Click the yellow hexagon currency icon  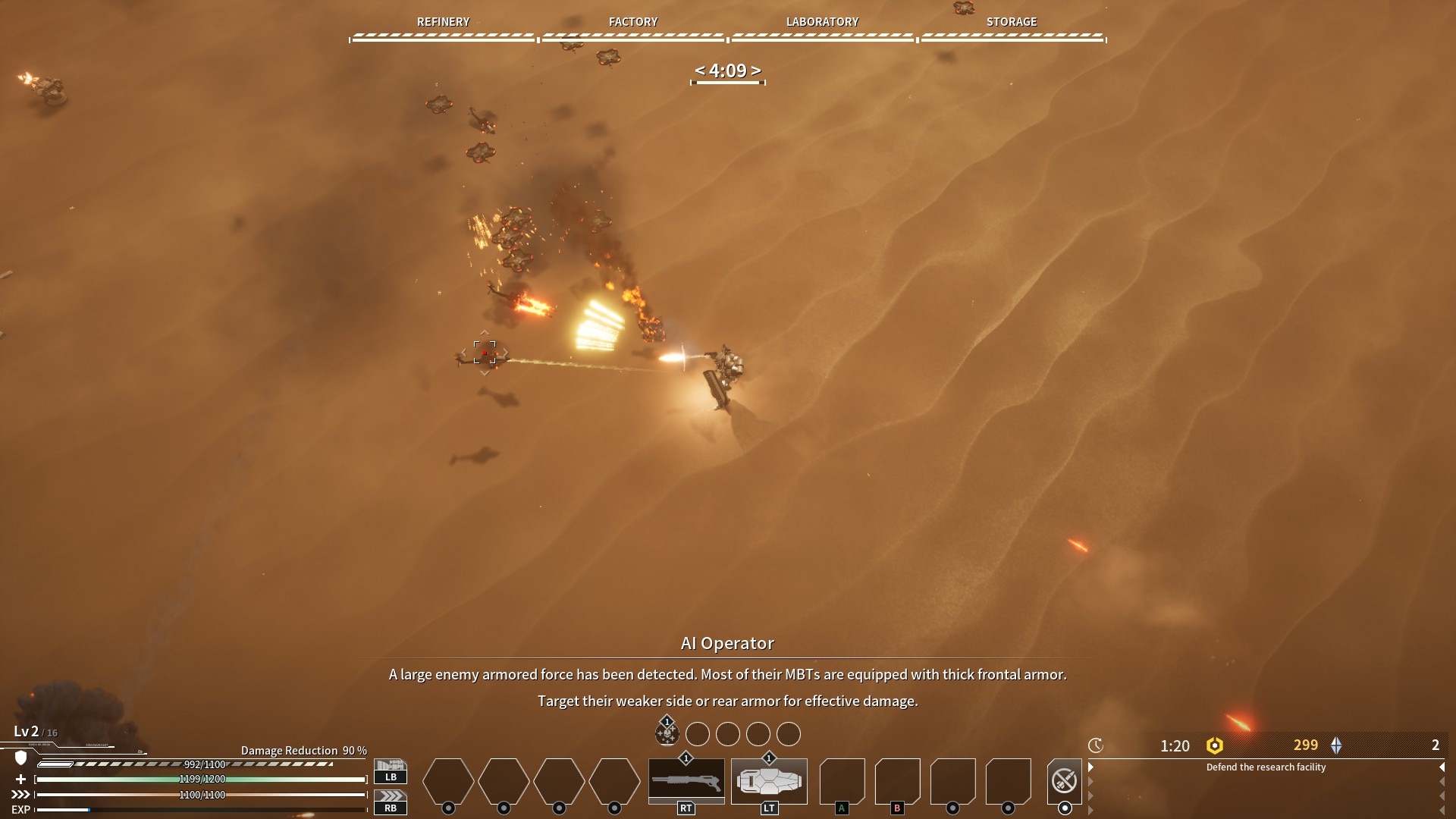1215,745
